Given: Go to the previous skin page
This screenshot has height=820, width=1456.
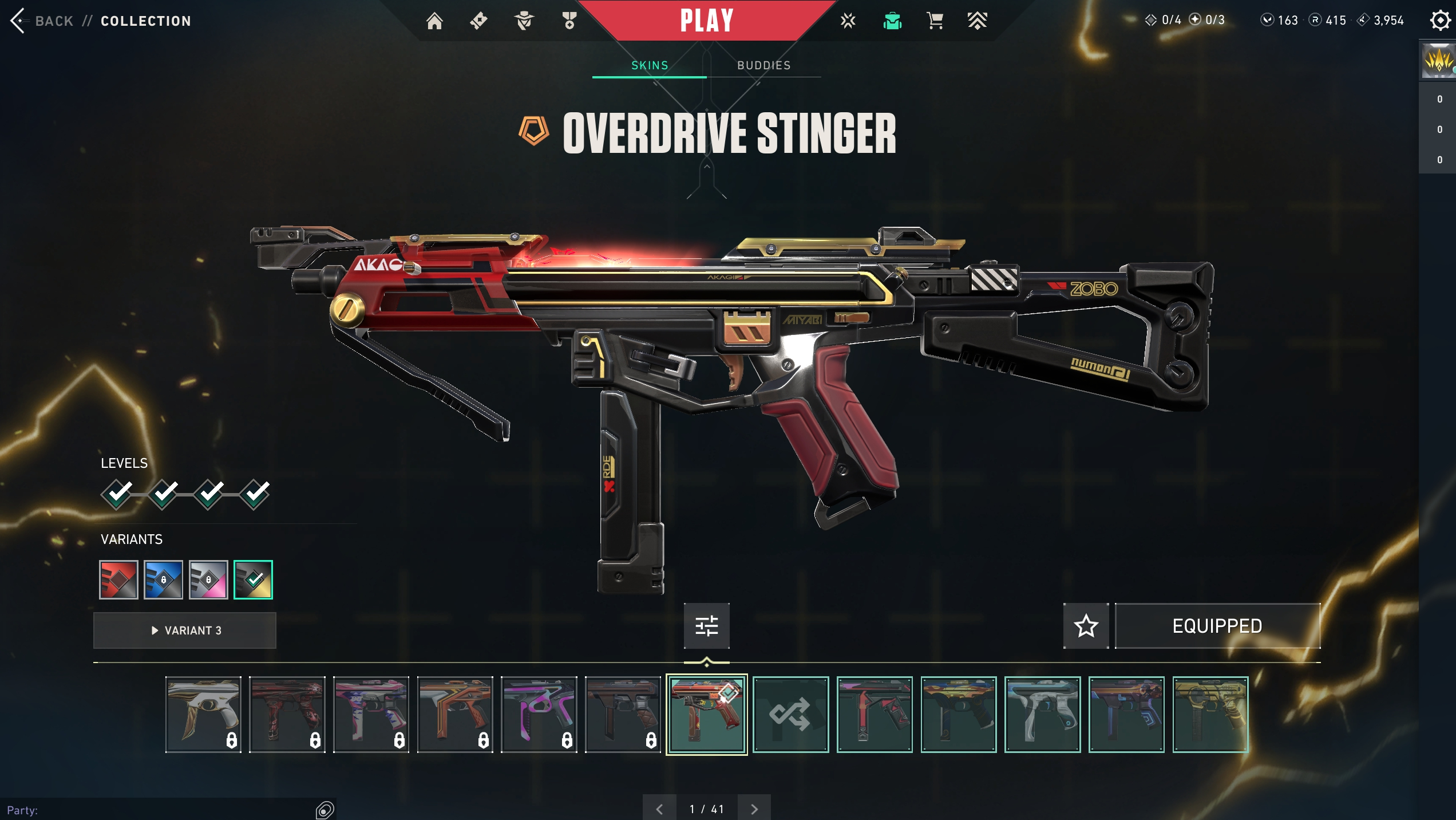Looking at the screenshot, I should coord(659,809).
